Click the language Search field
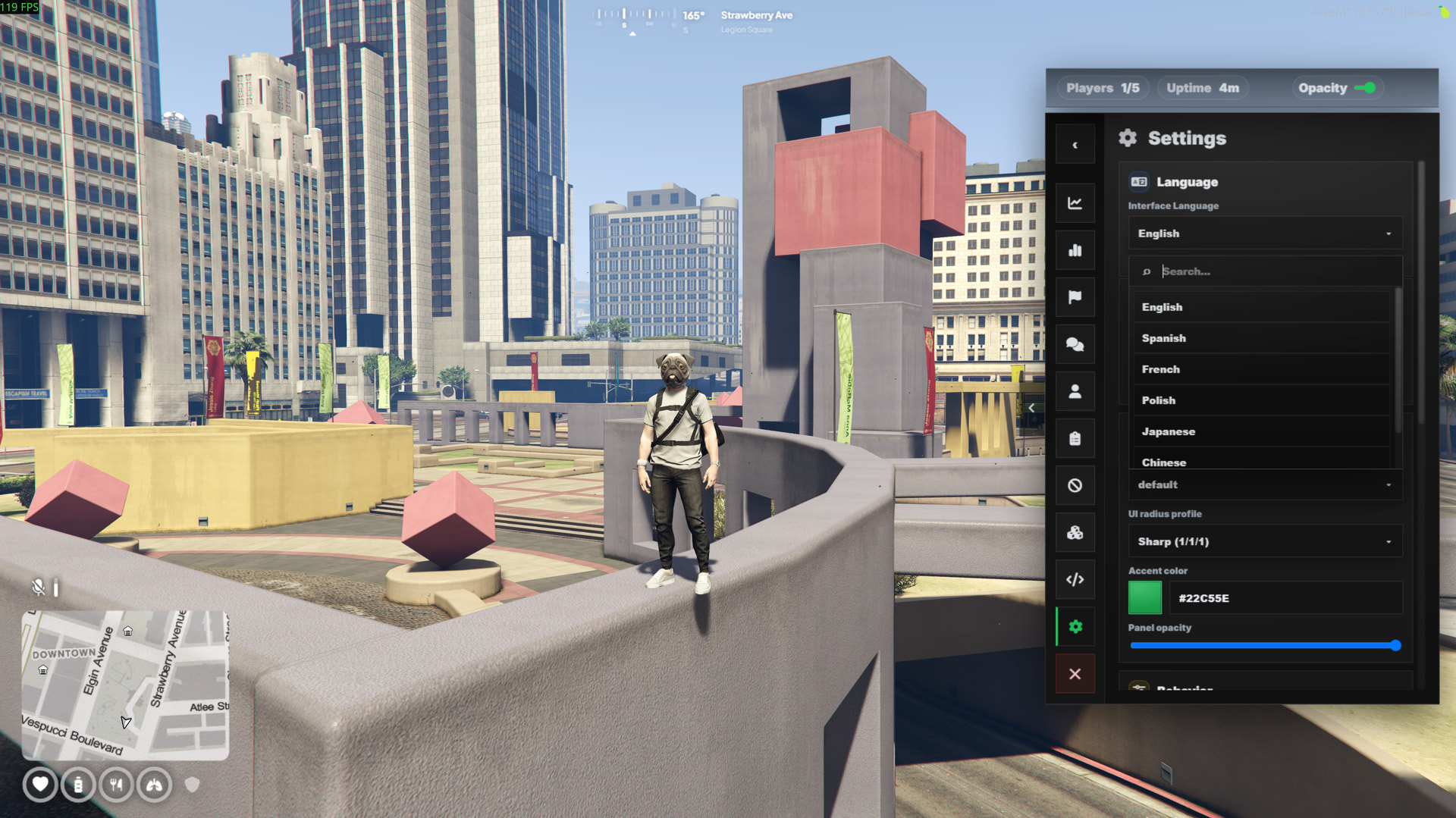 1274,271
